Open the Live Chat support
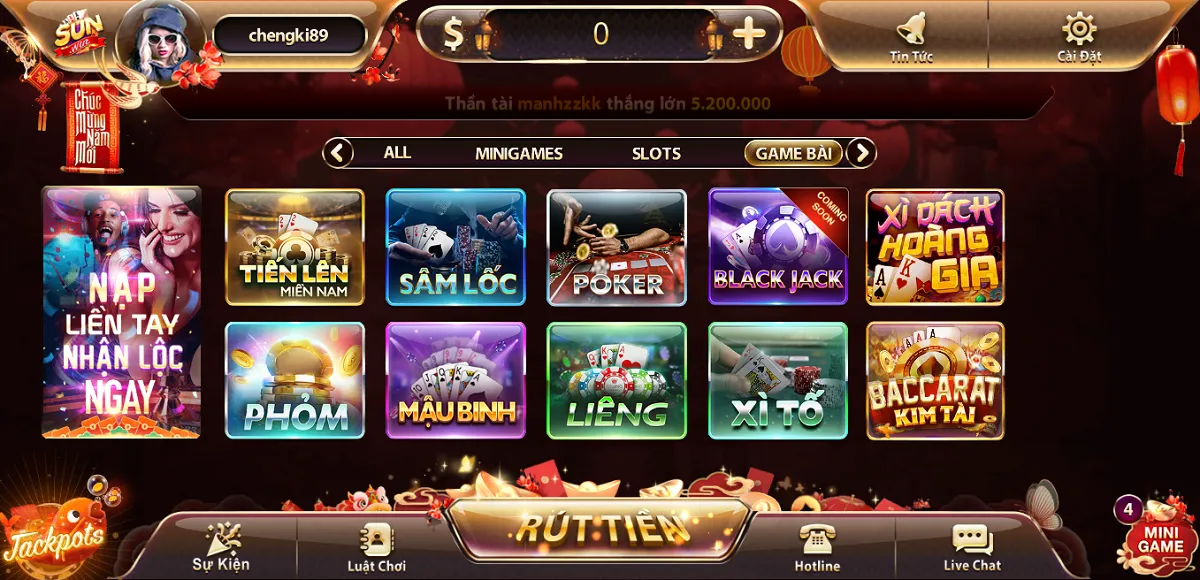 coord(972,548)
